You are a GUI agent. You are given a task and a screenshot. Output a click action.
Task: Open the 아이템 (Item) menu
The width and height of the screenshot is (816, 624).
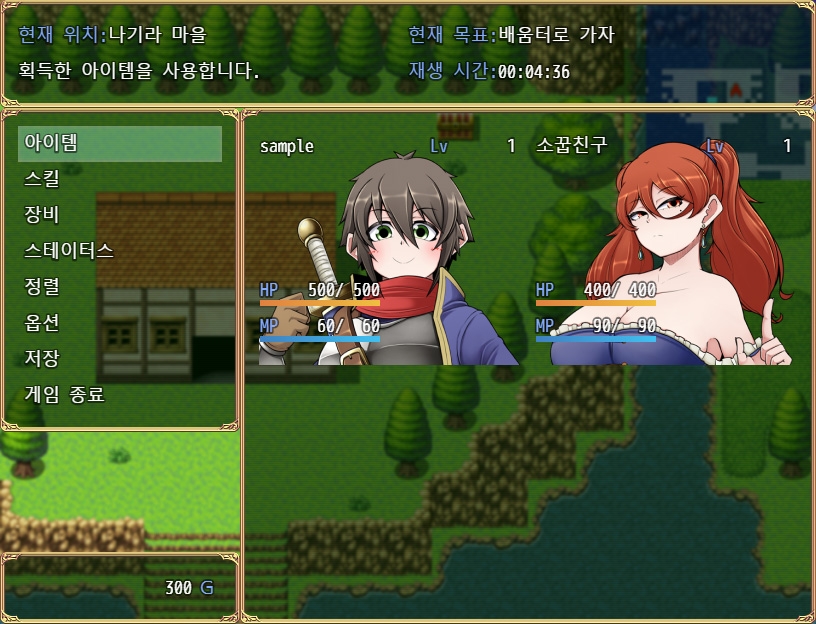120,143
